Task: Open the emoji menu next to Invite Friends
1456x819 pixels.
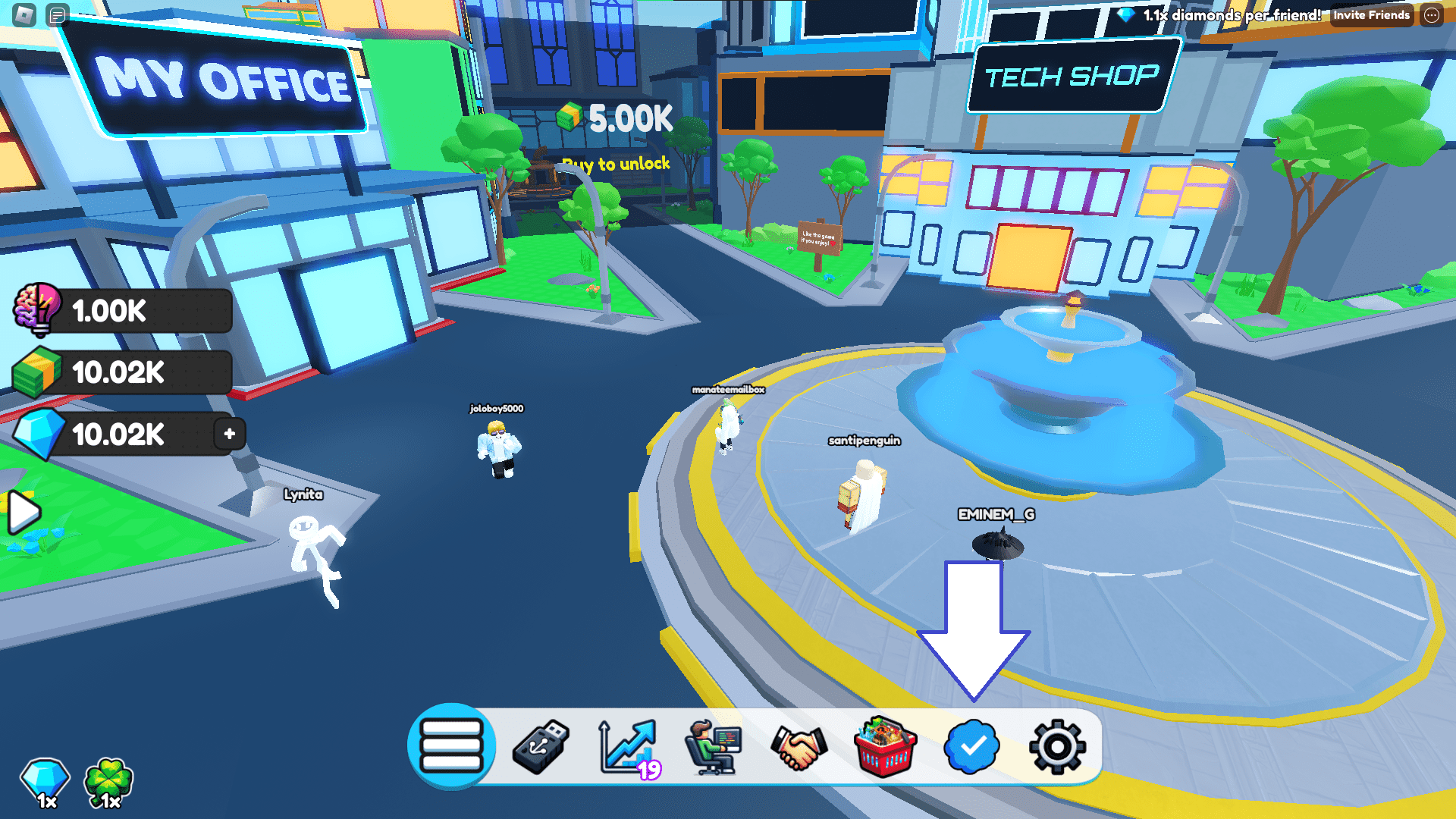Action: (x=1433, y=14)
